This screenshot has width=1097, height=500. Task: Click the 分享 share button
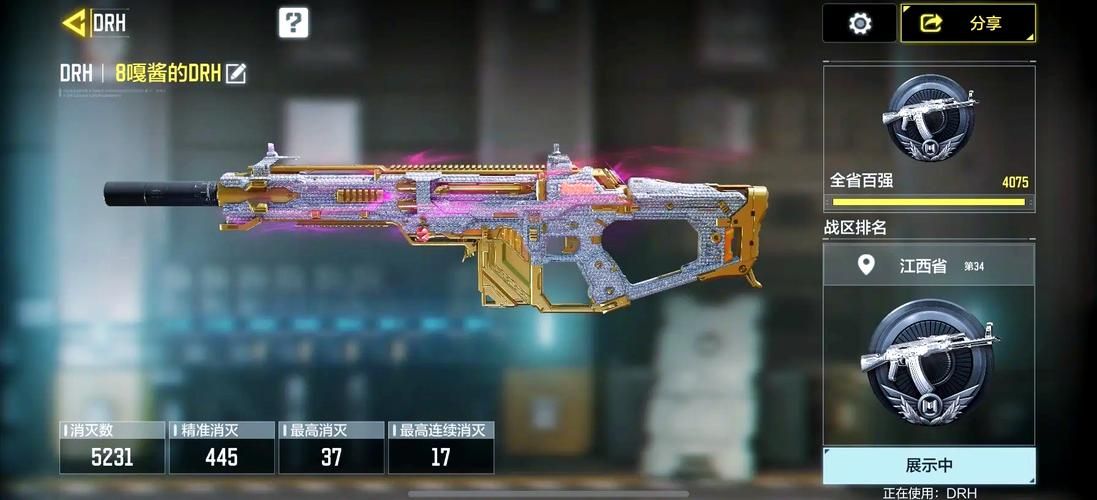[967, 23]
